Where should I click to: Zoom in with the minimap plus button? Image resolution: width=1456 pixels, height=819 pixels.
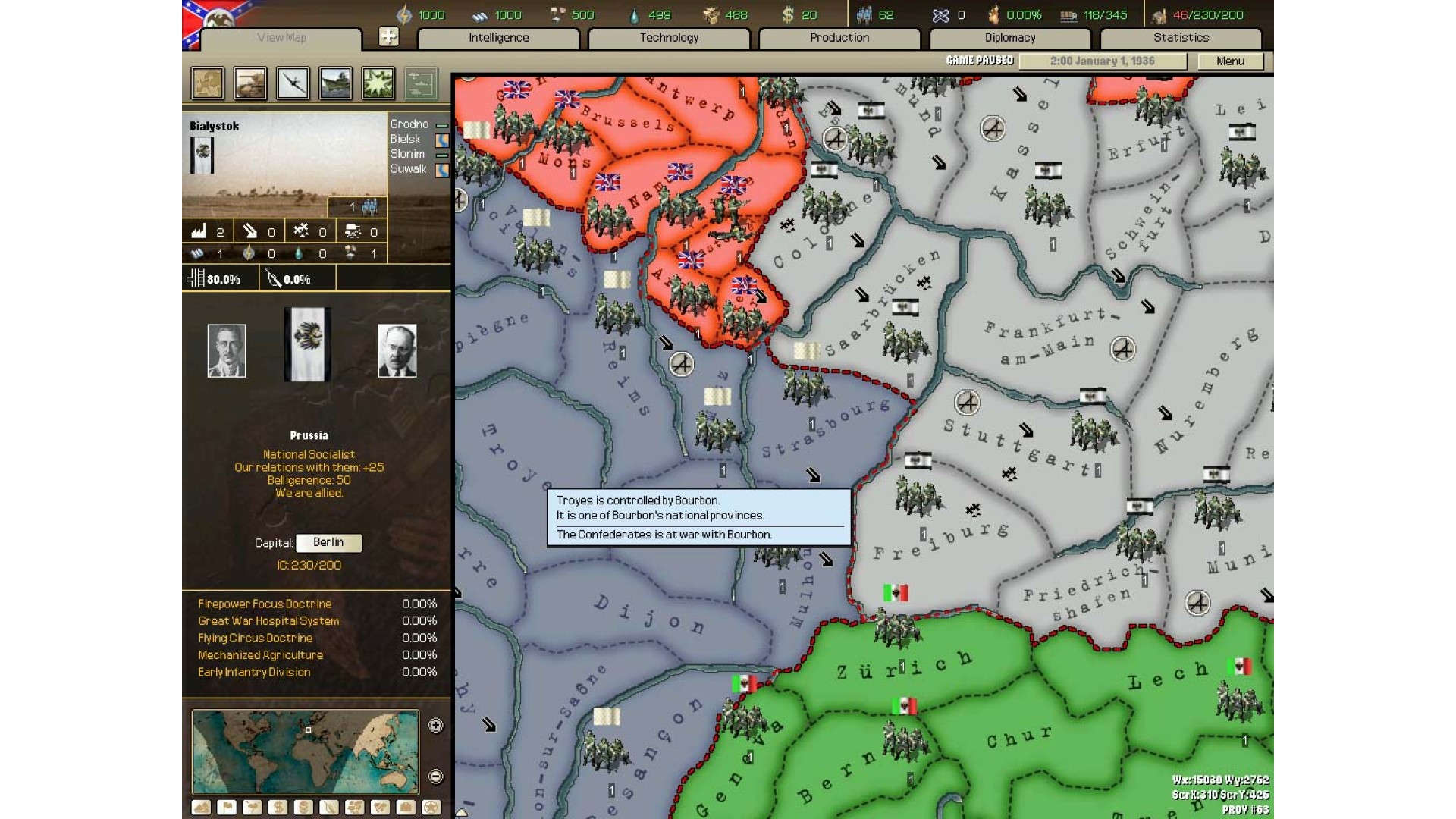pyautogui.click(x=436, y=726)
